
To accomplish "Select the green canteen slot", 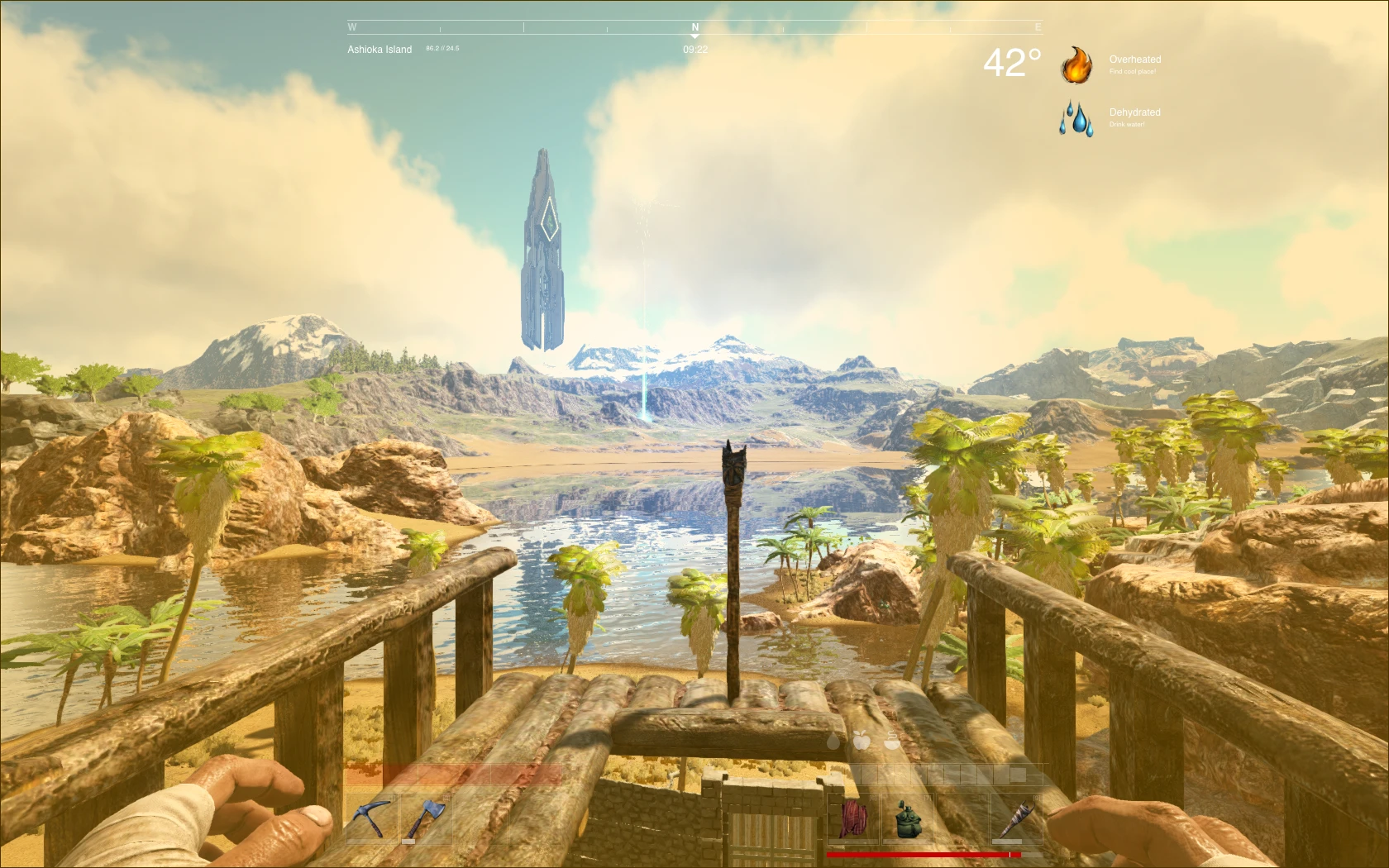I will click(x=907, y=818).
